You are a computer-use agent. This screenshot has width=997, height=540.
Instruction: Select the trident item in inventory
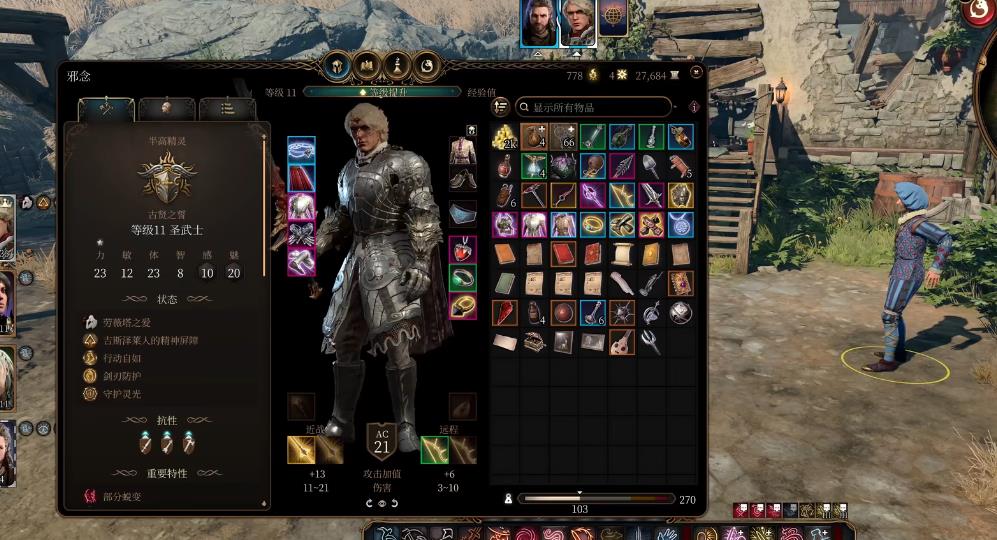pyautogui.click(x=651, y=342)
